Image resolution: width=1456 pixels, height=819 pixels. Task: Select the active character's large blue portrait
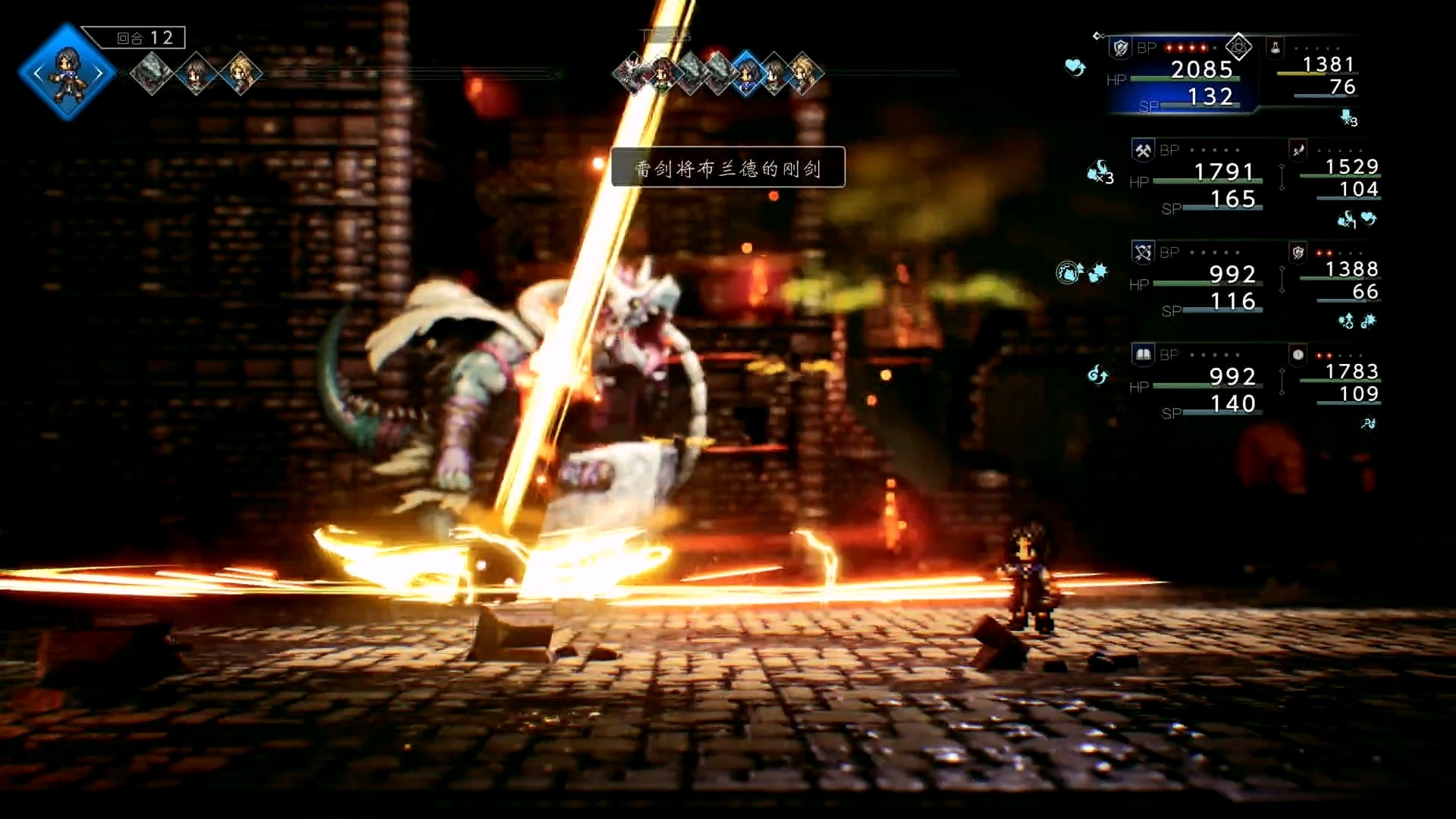point(67,72)
